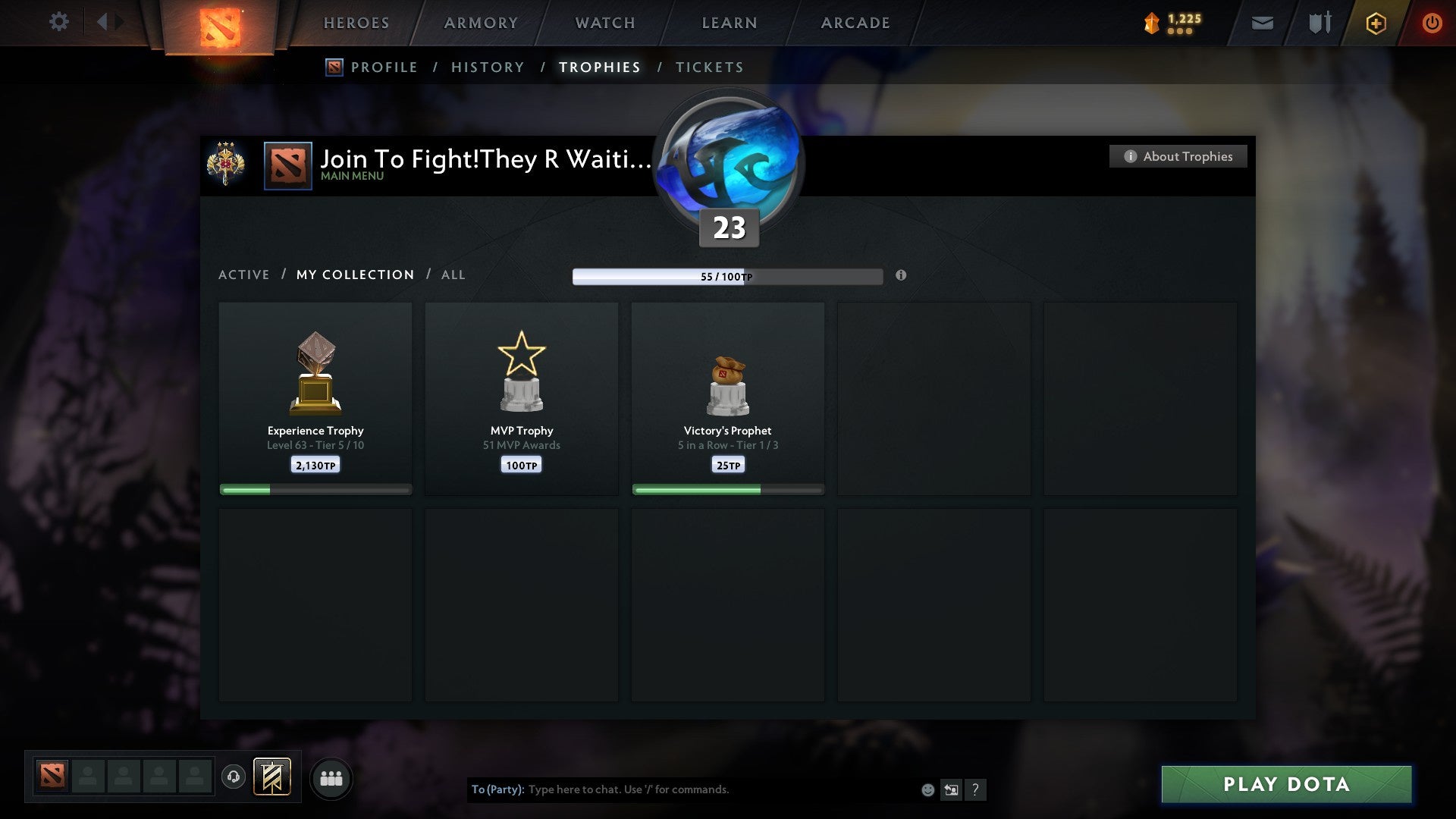
Task: Open settings with the gear icon
Action: tap(59, 22)
